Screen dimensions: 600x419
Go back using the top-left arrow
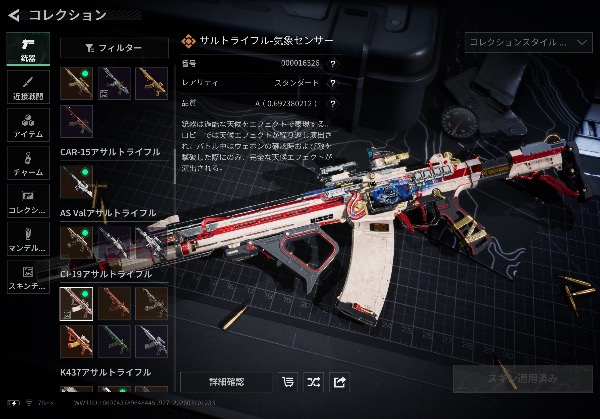tap(14, 14)
